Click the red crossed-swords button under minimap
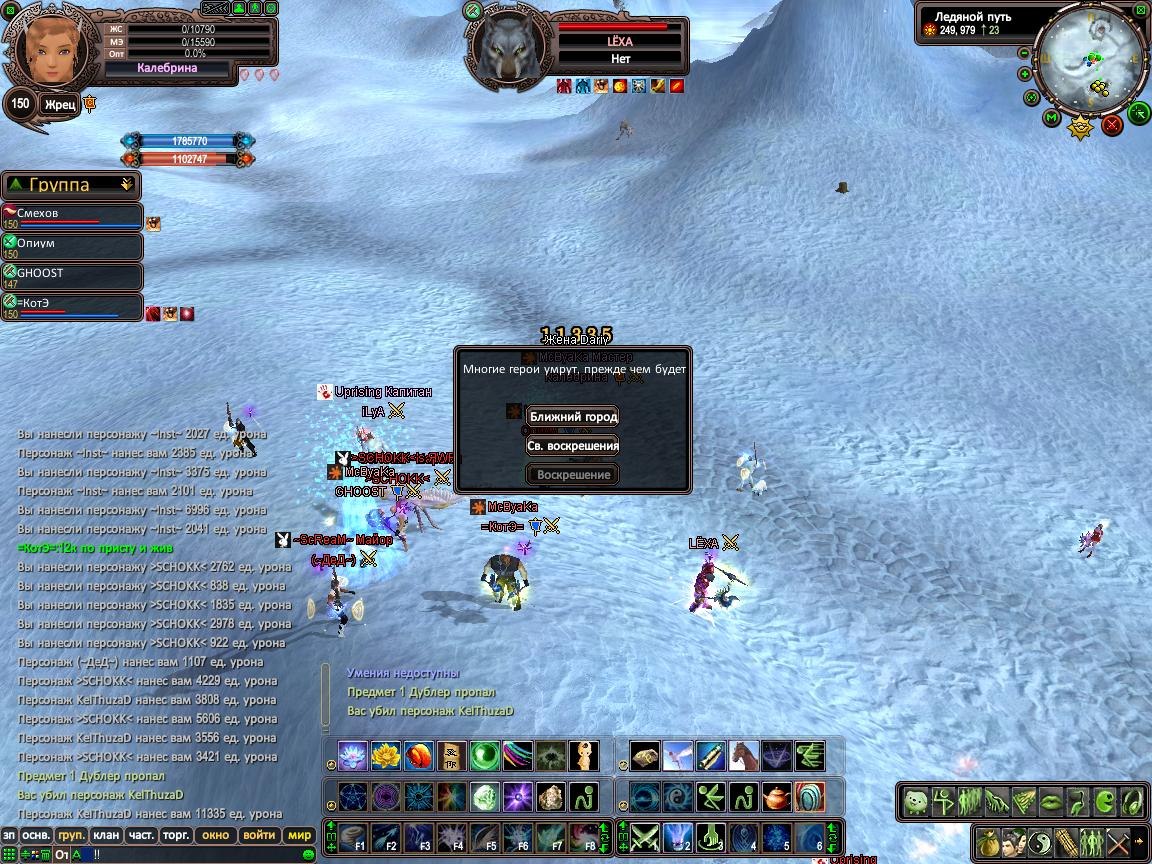Viewport: 1152px width, 864px height. coord(1112,125)
